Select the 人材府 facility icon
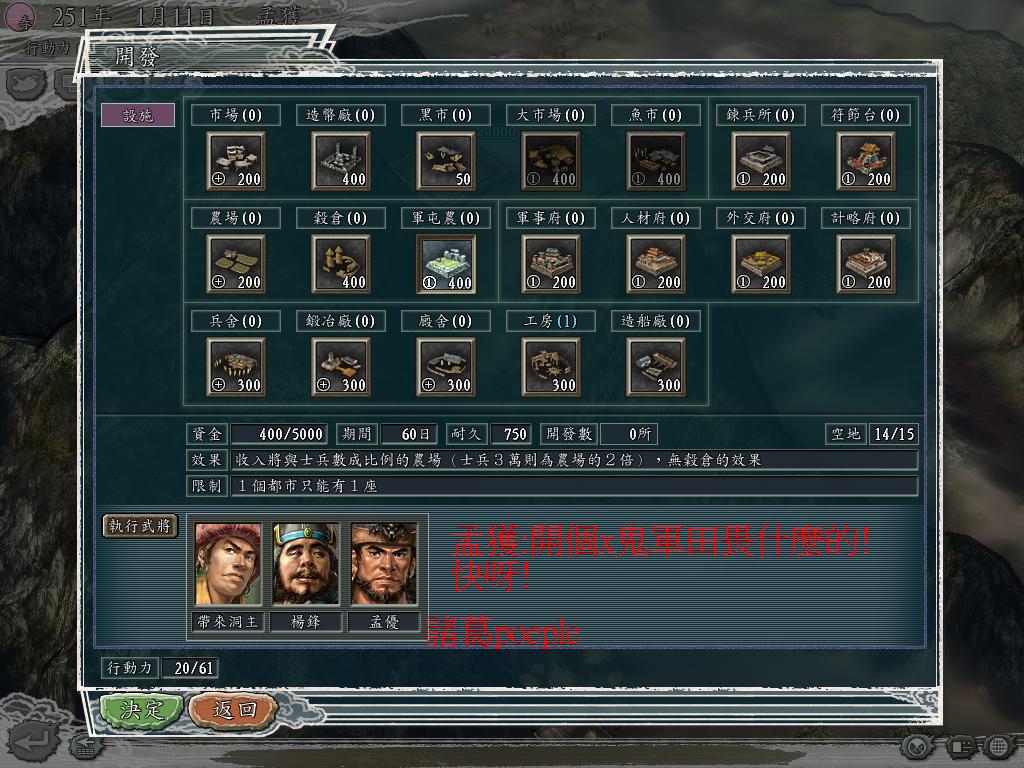The height and width of the screenshot is (768, 1024). point(656,264)
